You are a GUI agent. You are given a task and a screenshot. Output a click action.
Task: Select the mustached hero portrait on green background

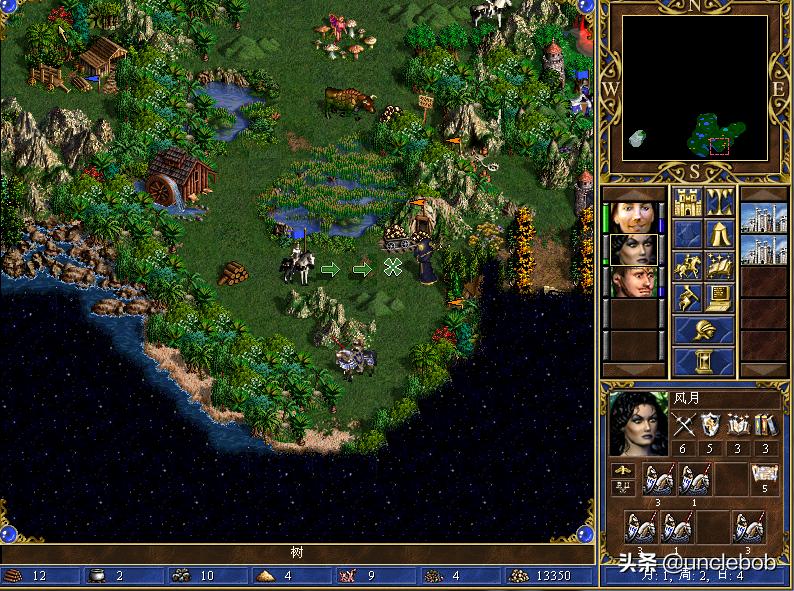click(633, 282)
